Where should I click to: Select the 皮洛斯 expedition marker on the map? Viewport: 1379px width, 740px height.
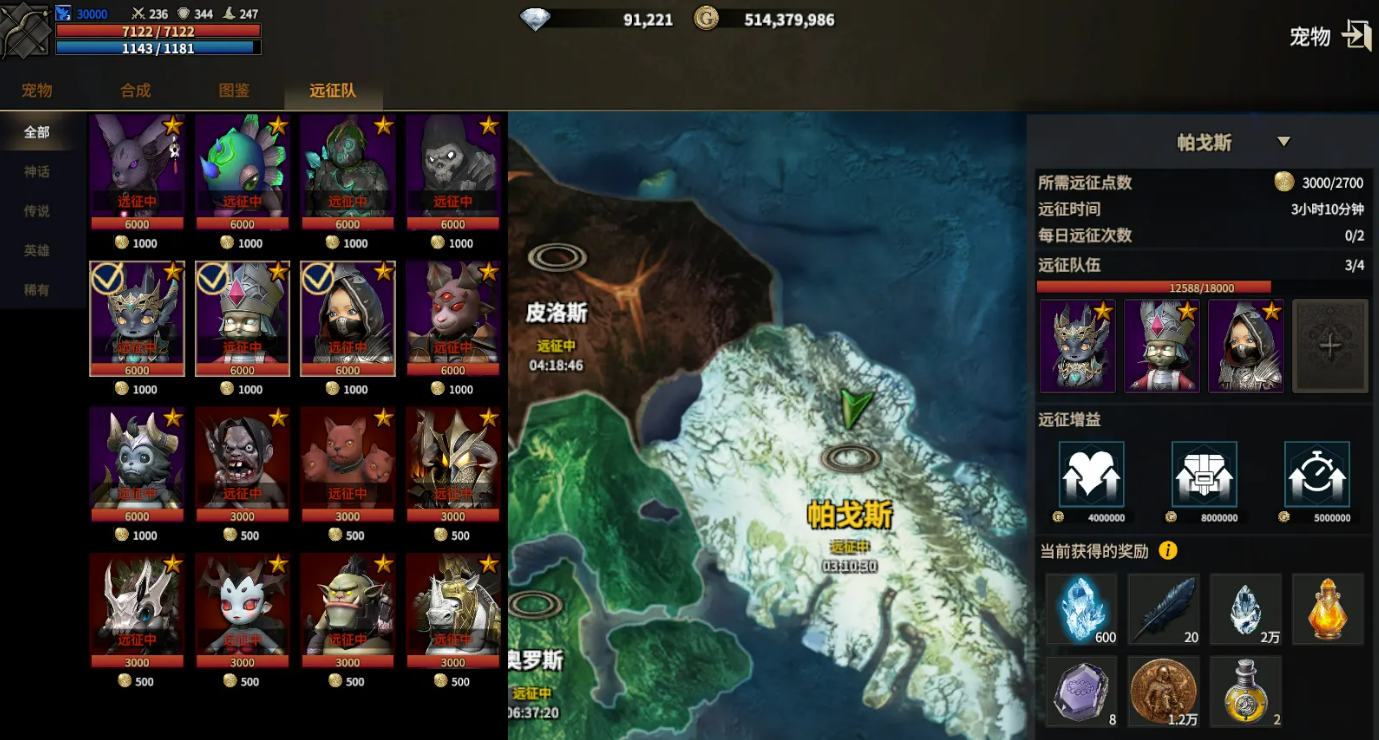557,258
